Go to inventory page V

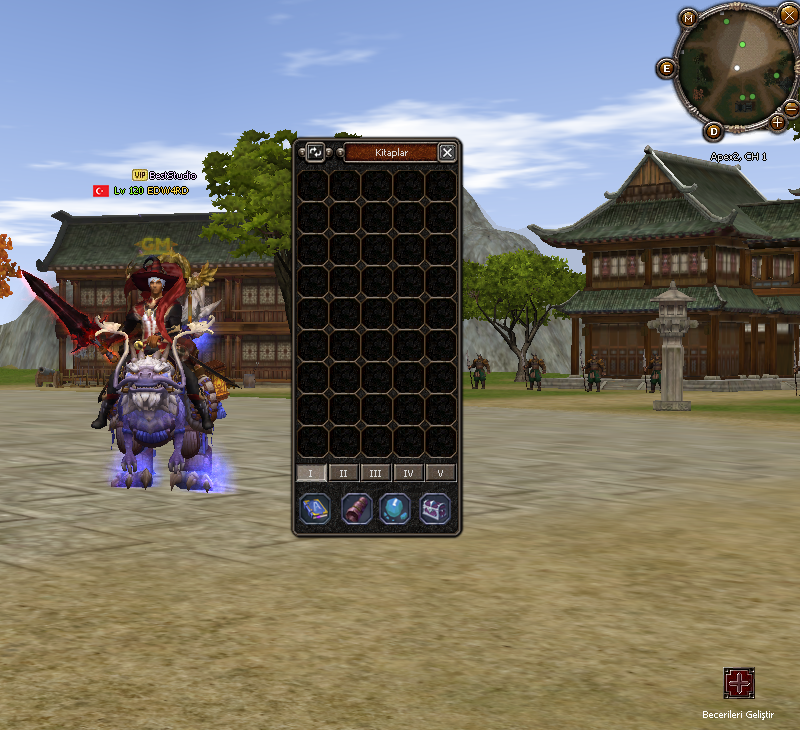tap(440, 473)
